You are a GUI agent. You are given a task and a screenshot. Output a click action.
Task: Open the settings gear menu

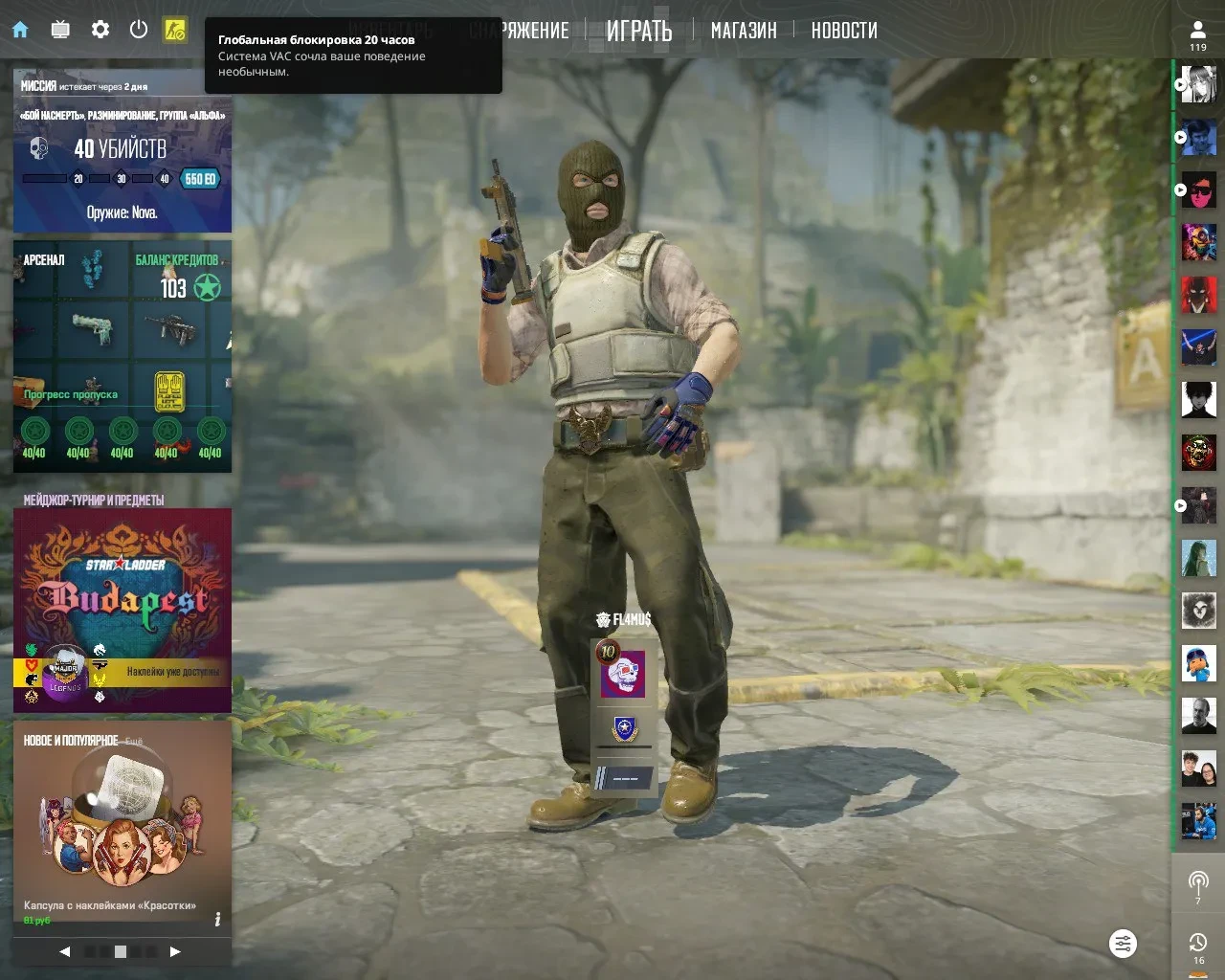pos(100,30)
